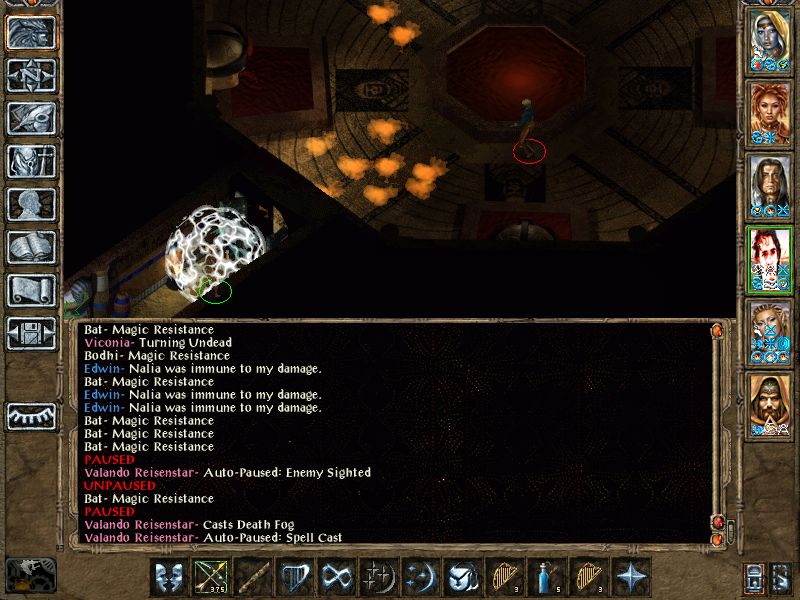Show the character record sheet
The height and width of the screenshot is (600, 800).
tap(30, 205)
